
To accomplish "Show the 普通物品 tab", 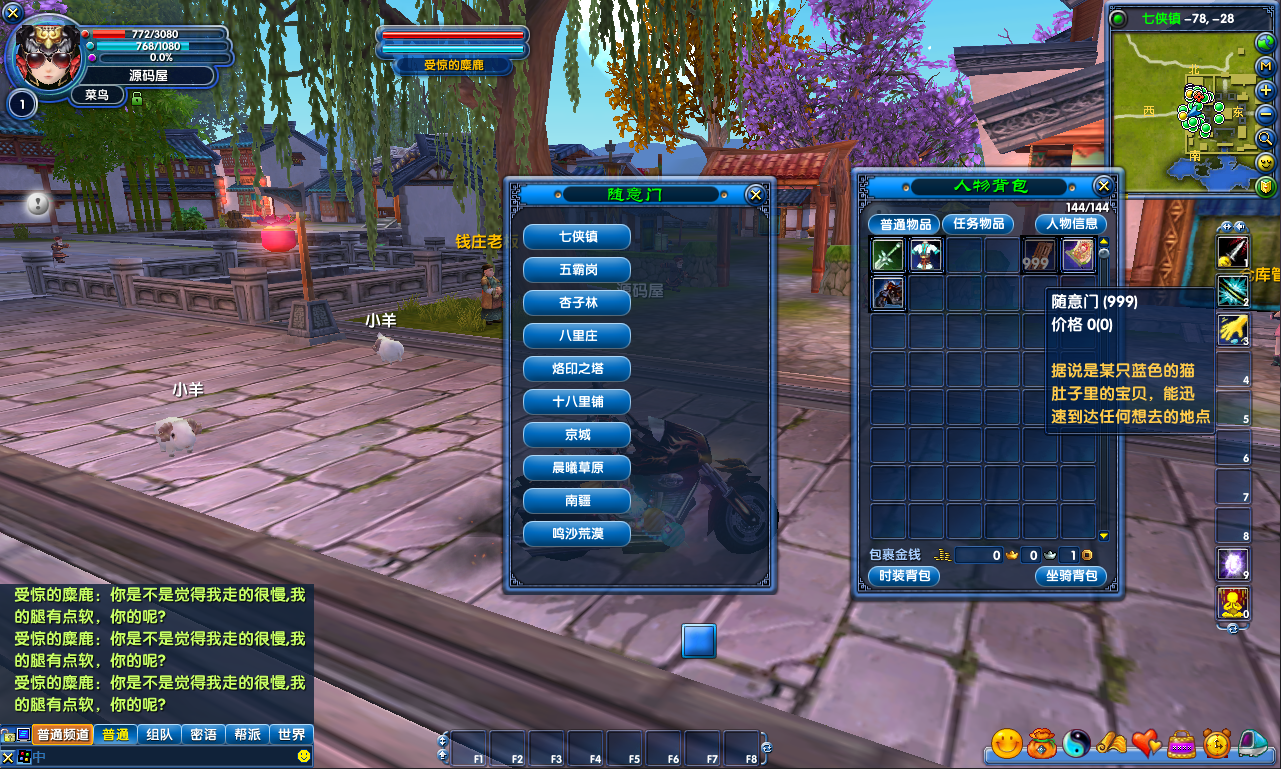I will 902,224.
